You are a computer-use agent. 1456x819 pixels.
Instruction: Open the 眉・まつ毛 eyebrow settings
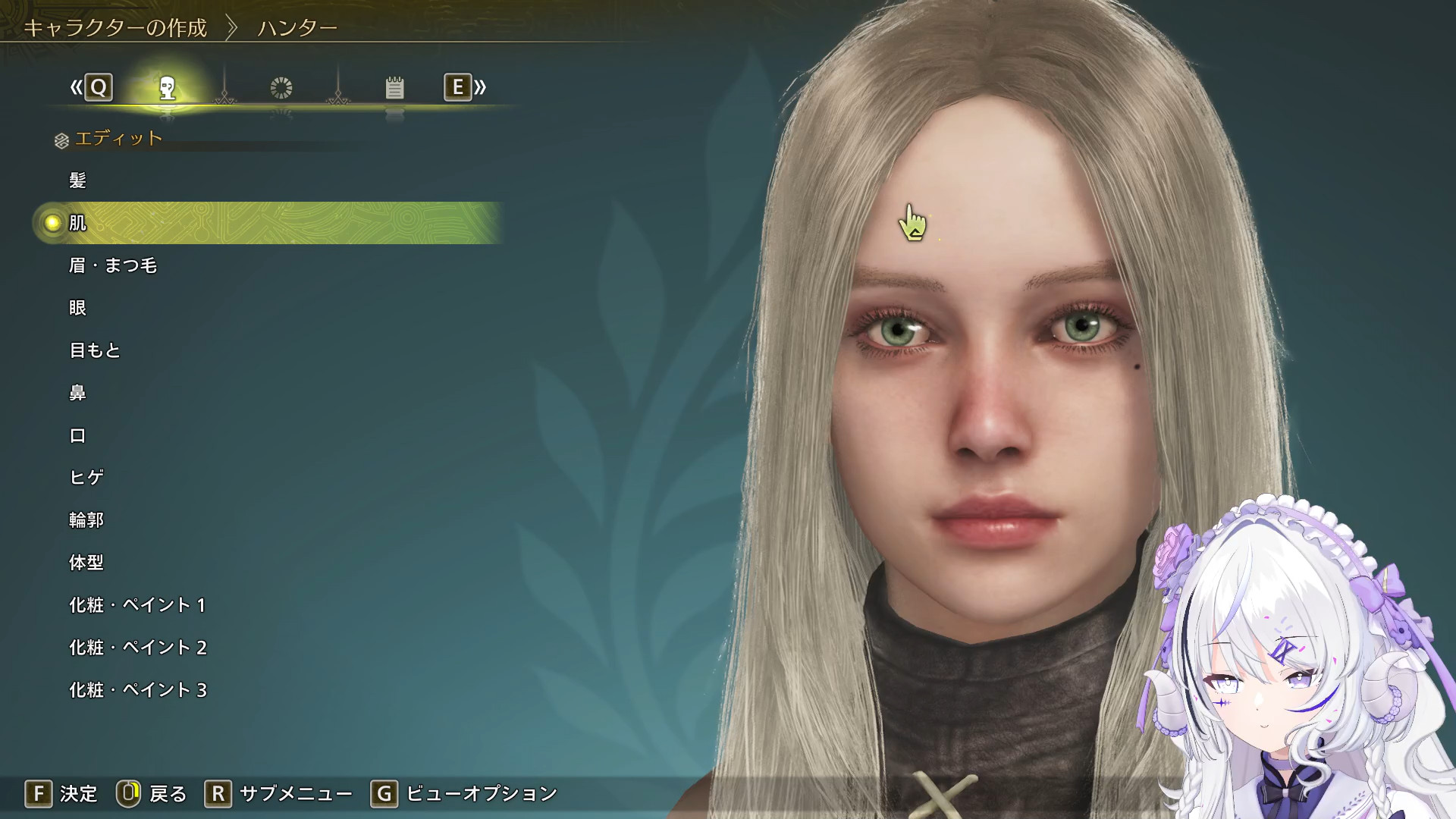[x=113, y=265]
